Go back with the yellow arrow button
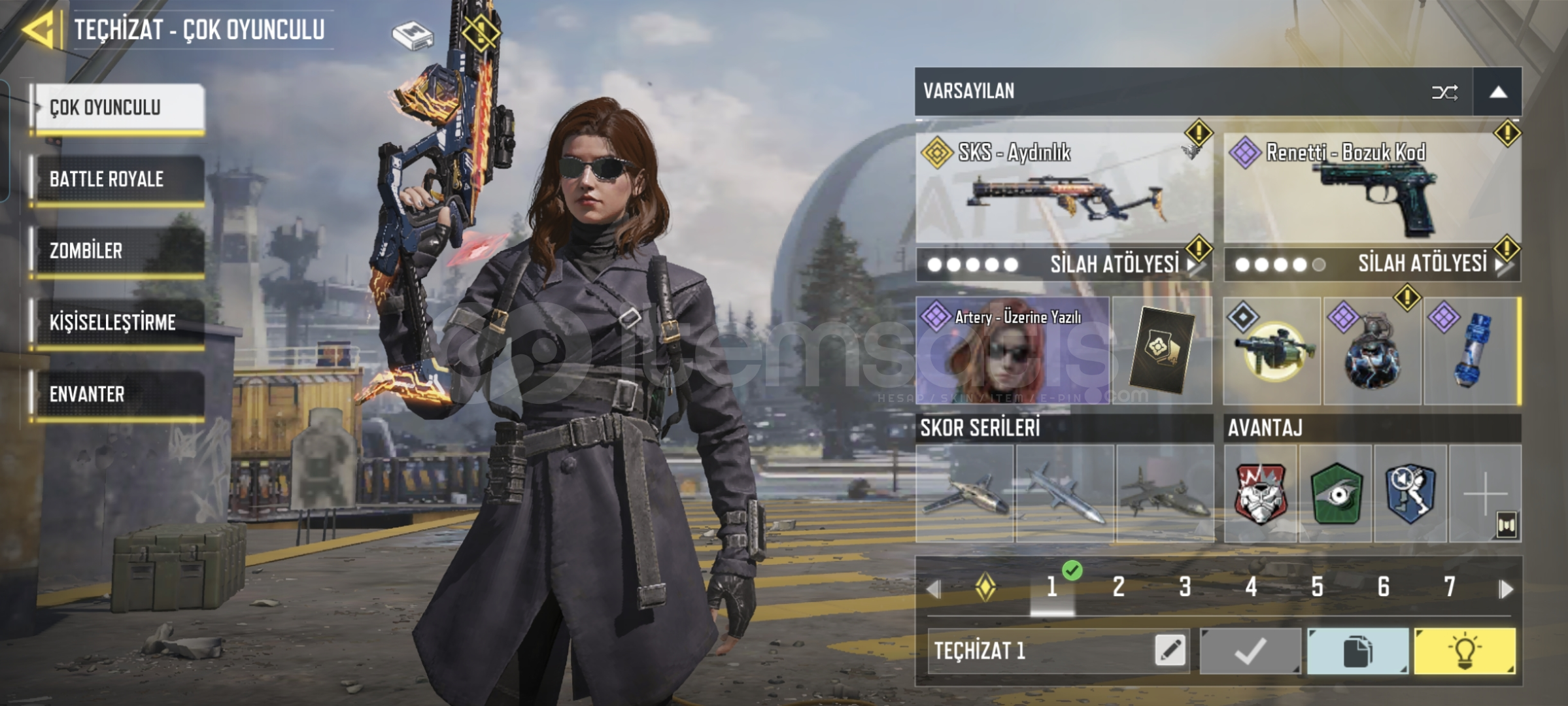 [x=39, y=30]
